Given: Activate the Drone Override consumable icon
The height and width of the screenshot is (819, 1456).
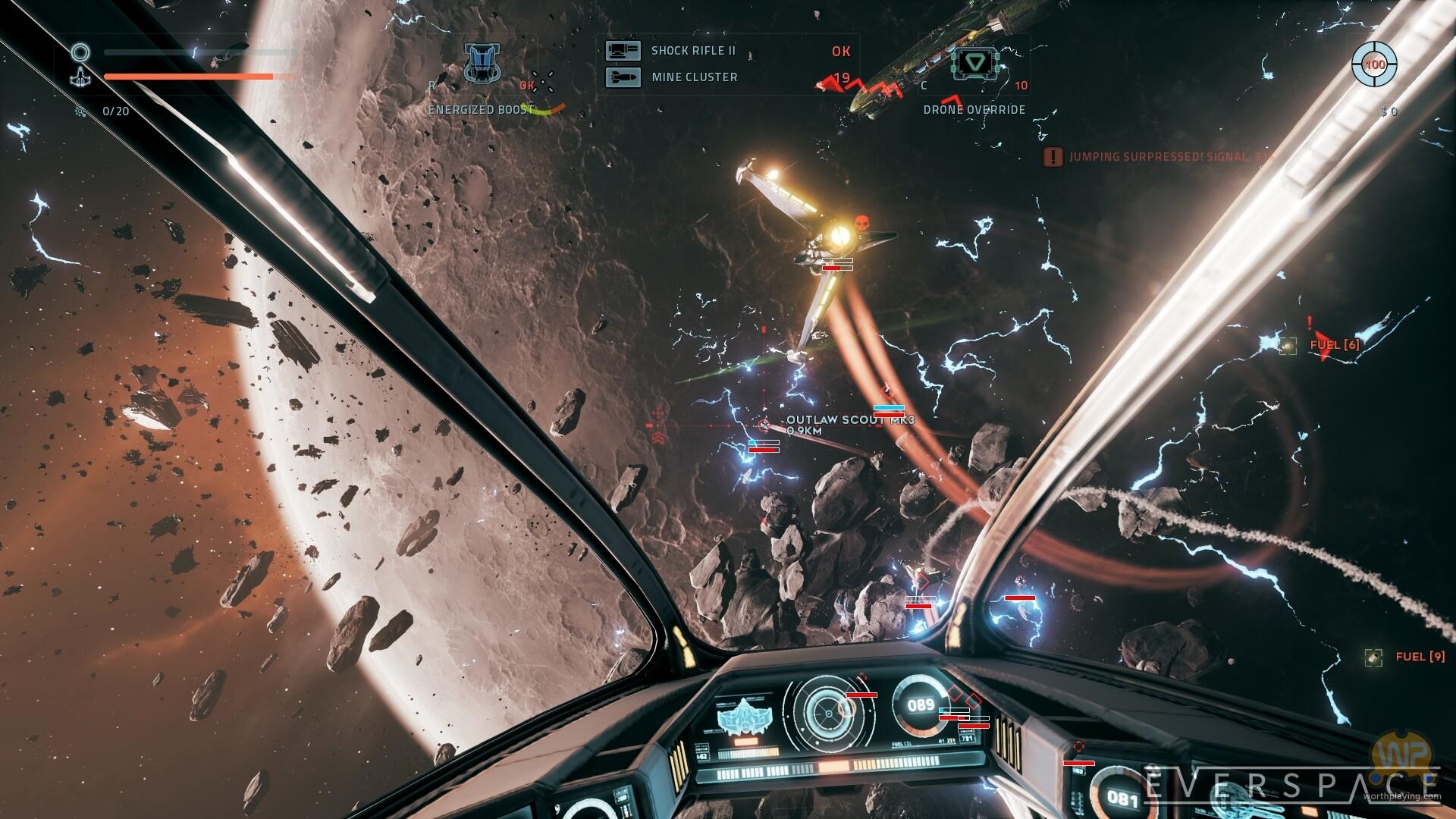Looking at the screenshot, I should pyautogui.click(x=975, y=63).
